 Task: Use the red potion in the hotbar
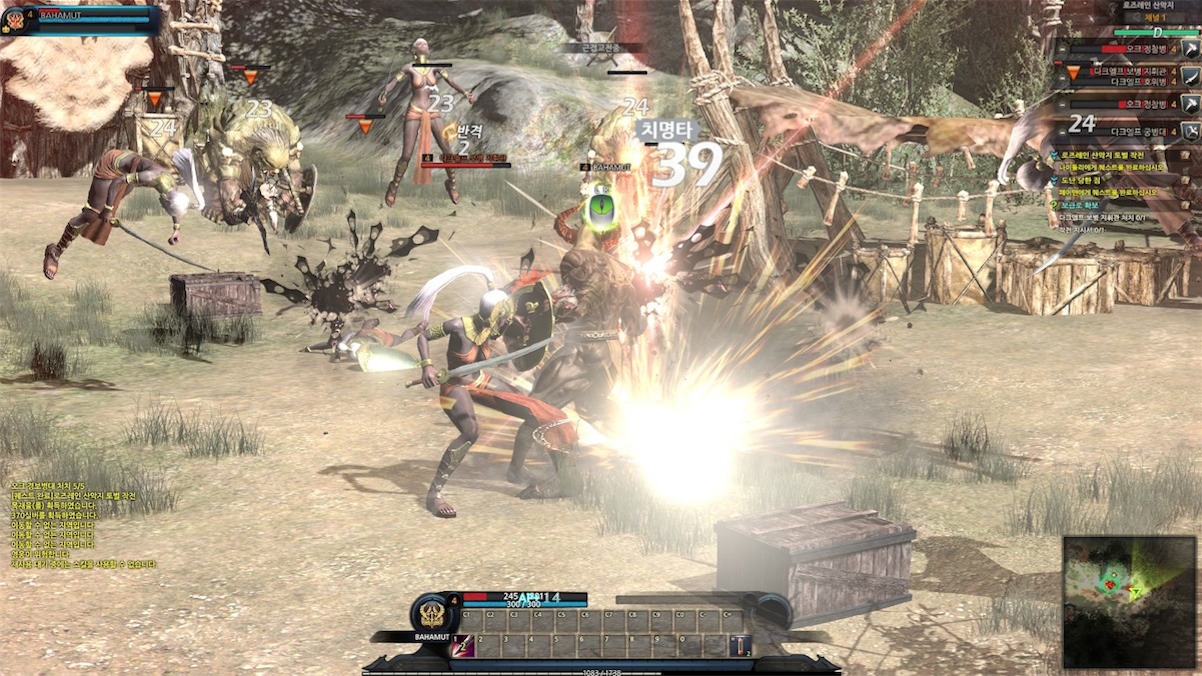click(x=740, y=646)
